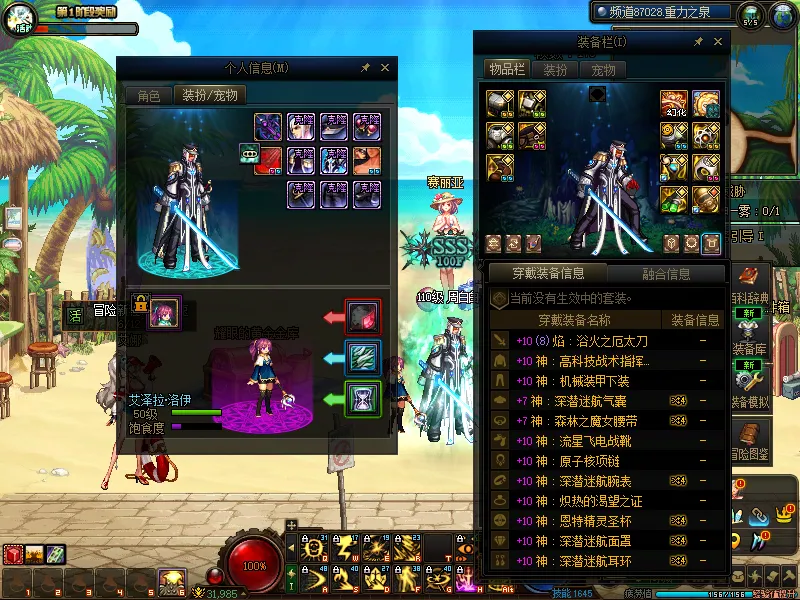Open the 物品栏 tab in equipment window
The height and width of the screenshot is (600, 800).
(506, 69)
